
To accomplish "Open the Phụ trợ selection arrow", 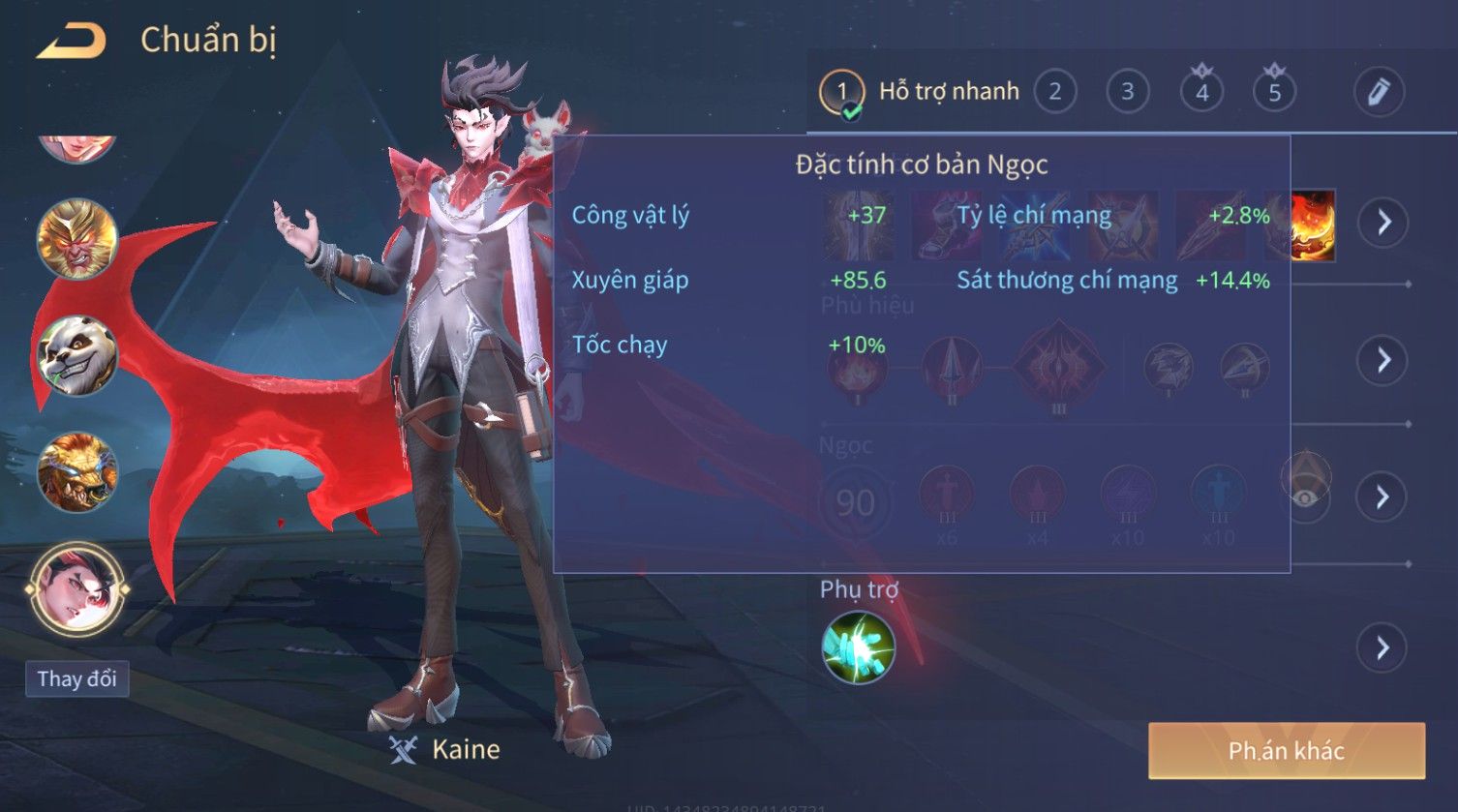I will (x=1382, y=647).
